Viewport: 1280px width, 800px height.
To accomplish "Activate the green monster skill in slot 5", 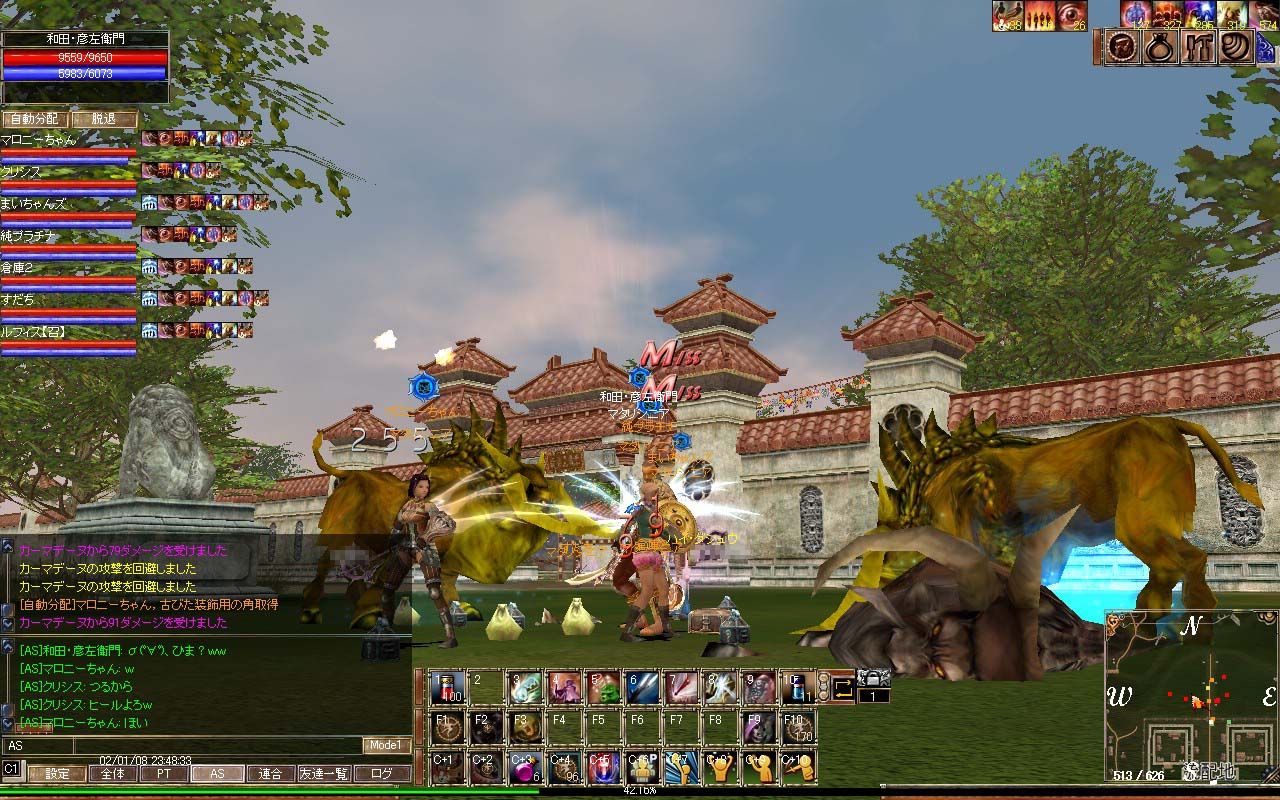I will [x=602, y=687].
